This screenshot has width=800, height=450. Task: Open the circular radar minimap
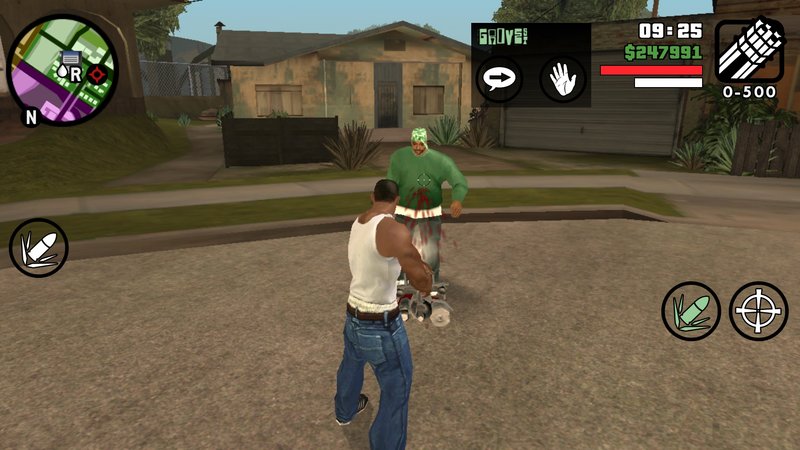[x=62, y=68]
